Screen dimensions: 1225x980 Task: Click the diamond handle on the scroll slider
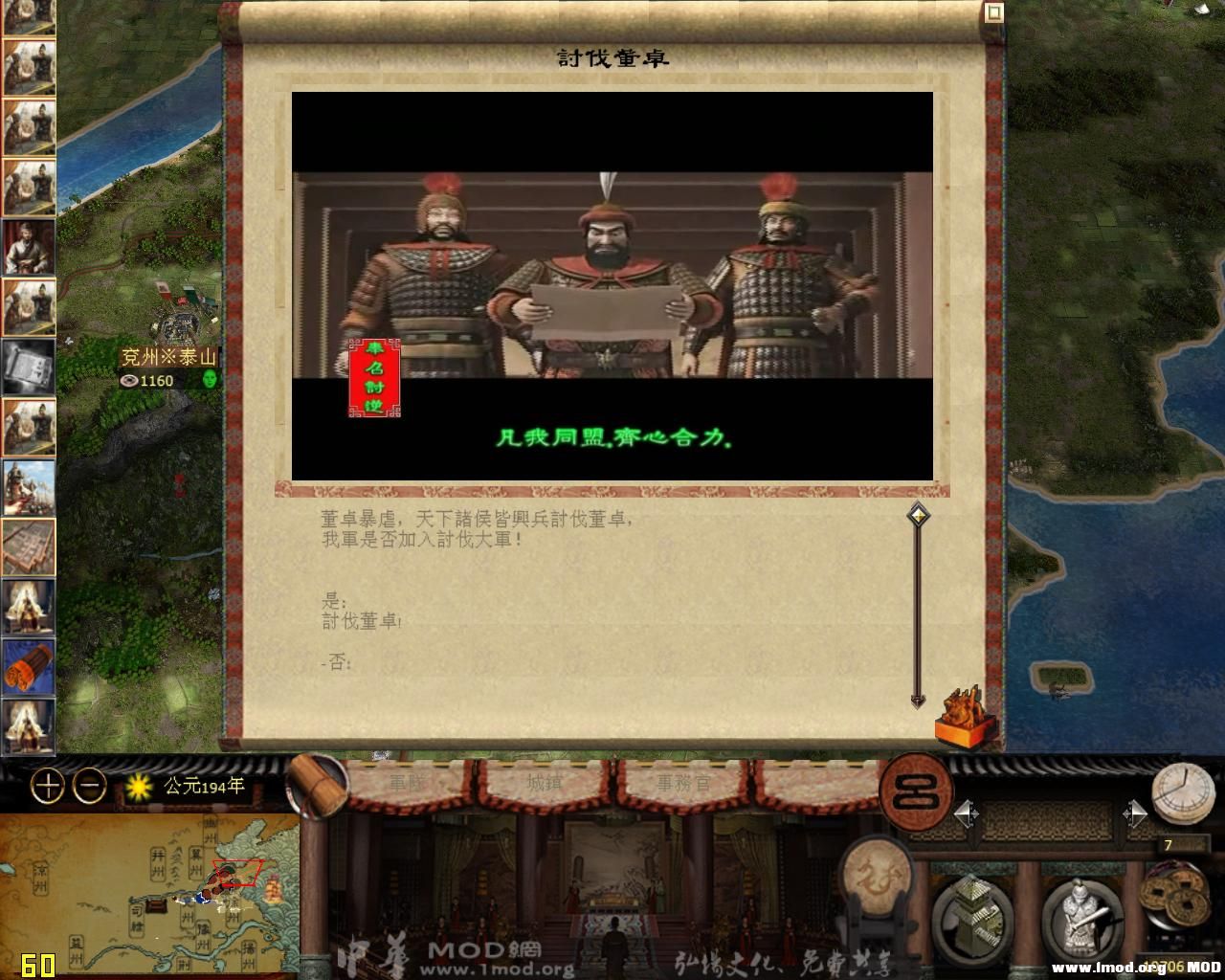[x=917, y=514]
